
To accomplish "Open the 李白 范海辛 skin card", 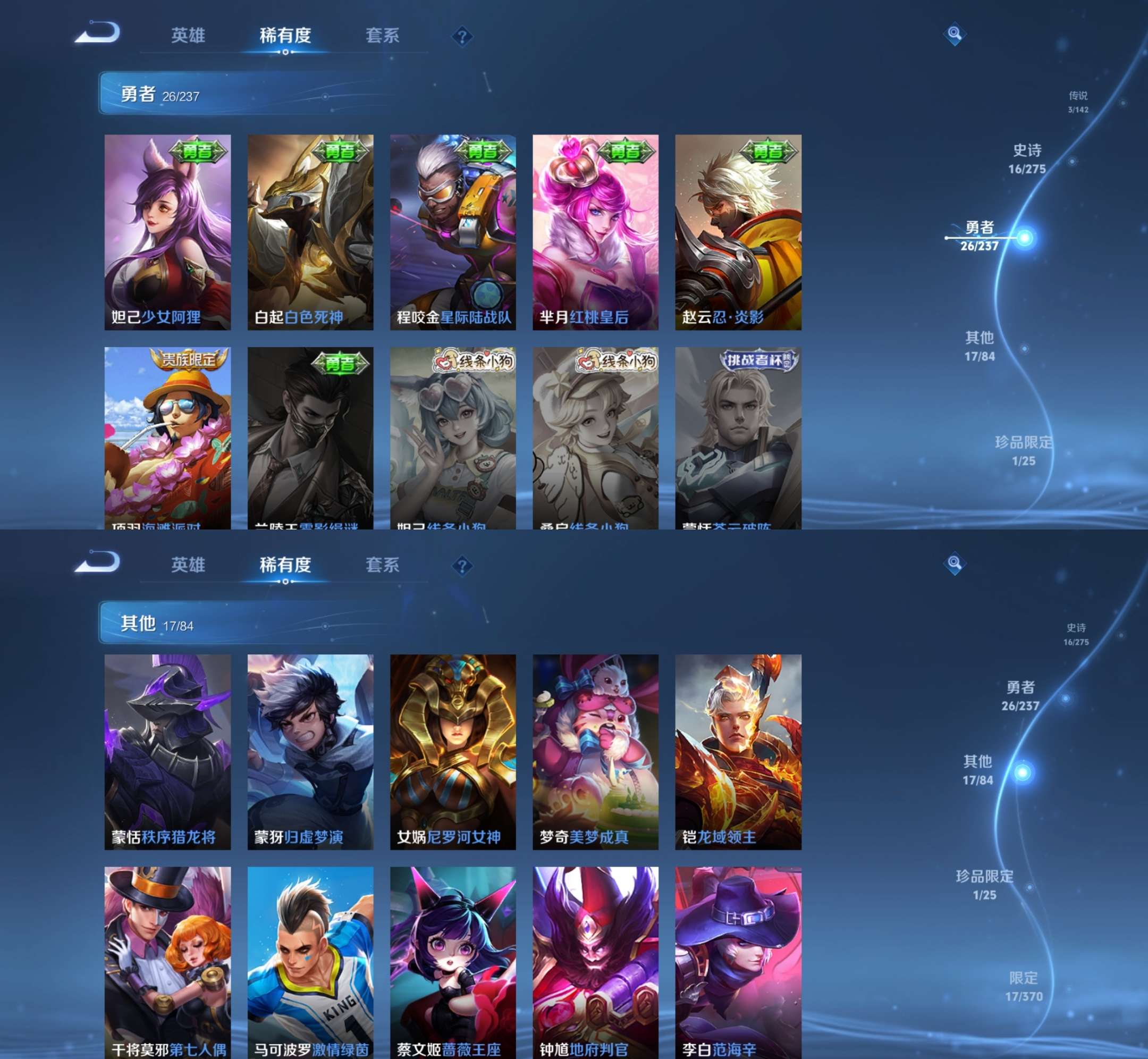I will point(738,963).
